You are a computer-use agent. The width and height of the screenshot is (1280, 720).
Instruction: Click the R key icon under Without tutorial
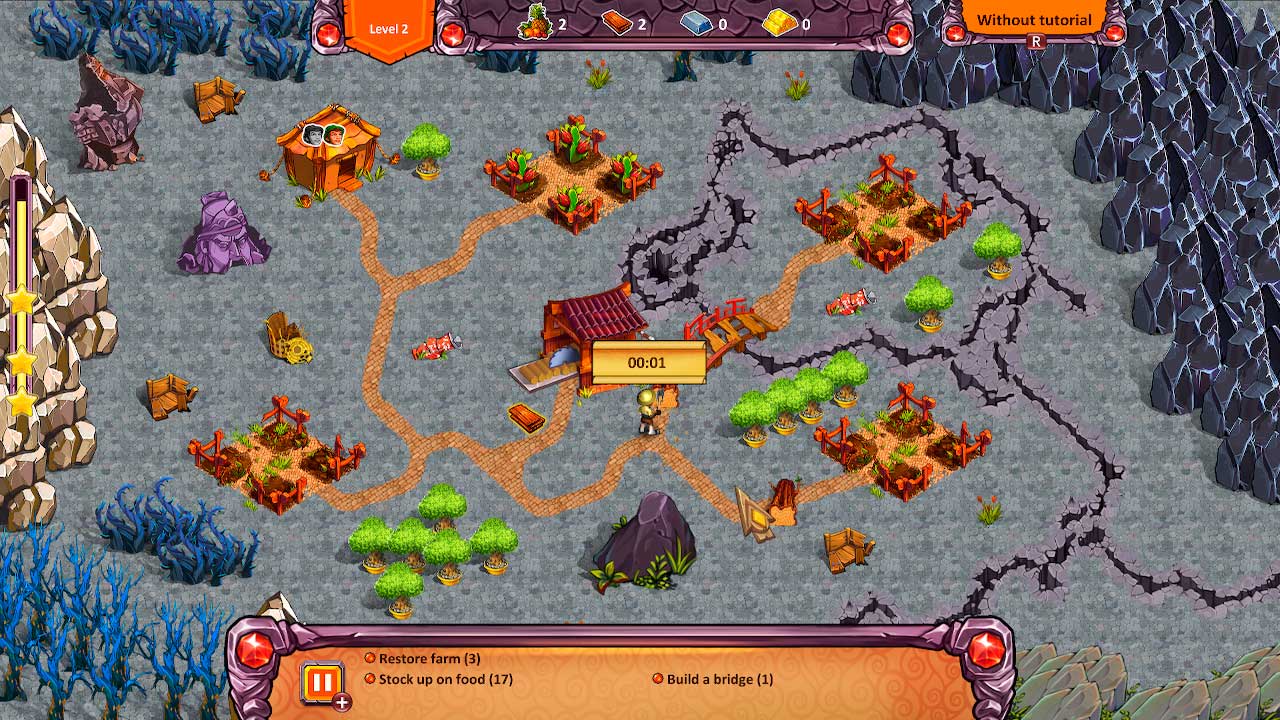pyautogui.click(x=1035, y=42)
